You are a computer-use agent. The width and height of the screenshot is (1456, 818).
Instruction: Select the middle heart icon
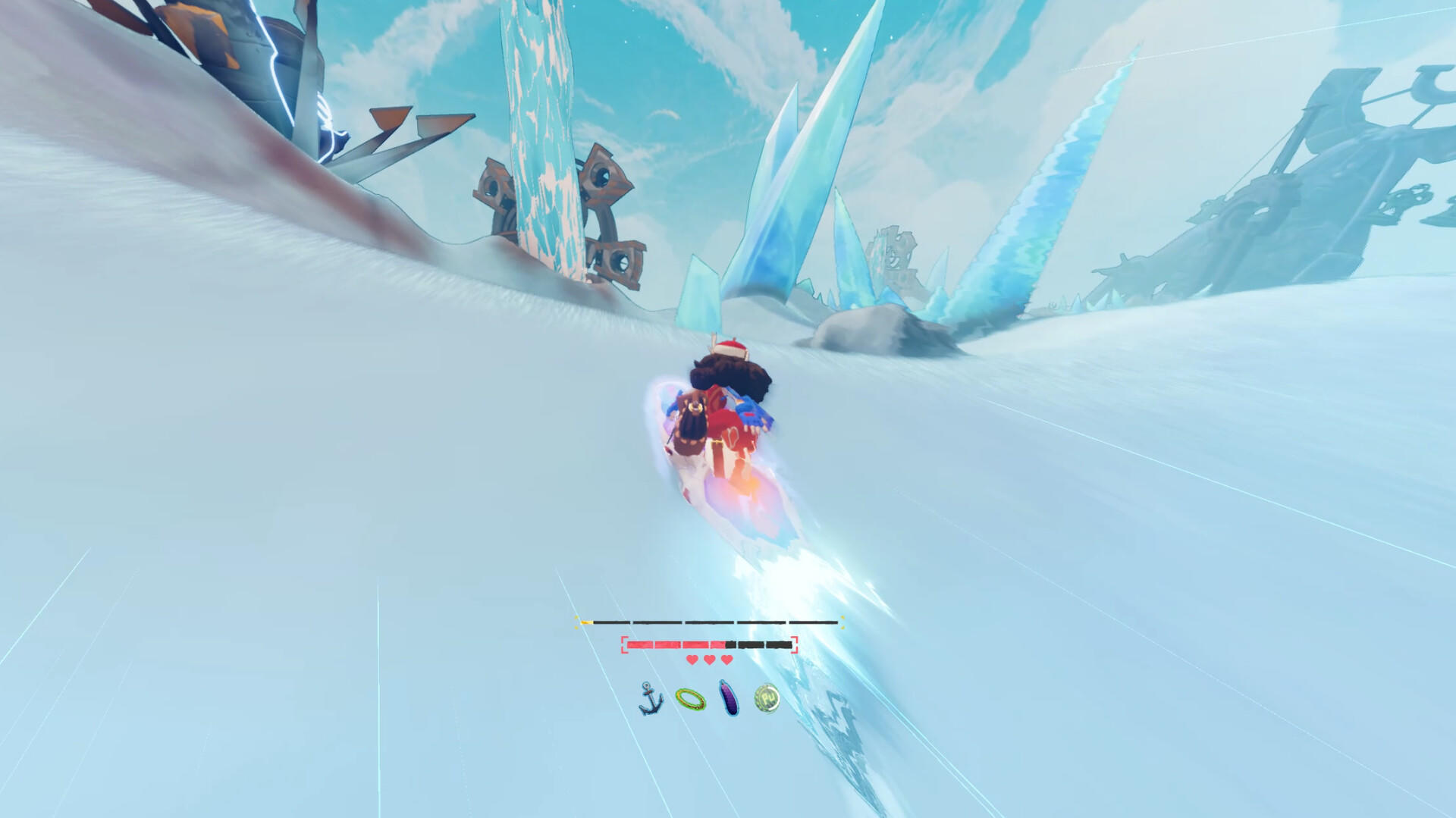(708, 660)
